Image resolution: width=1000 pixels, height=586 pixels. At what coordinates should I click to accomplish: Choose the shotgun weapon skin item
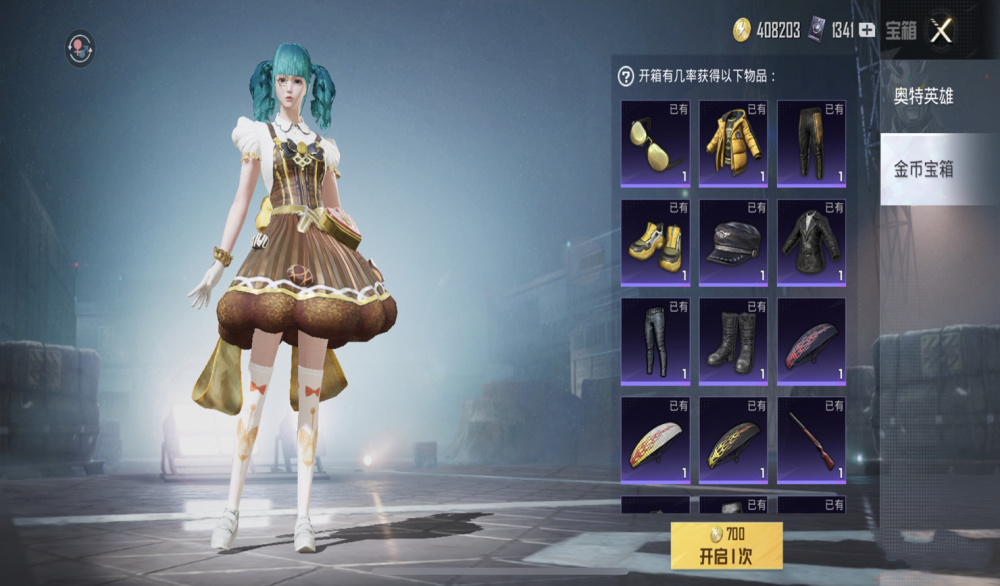point(811,440)
